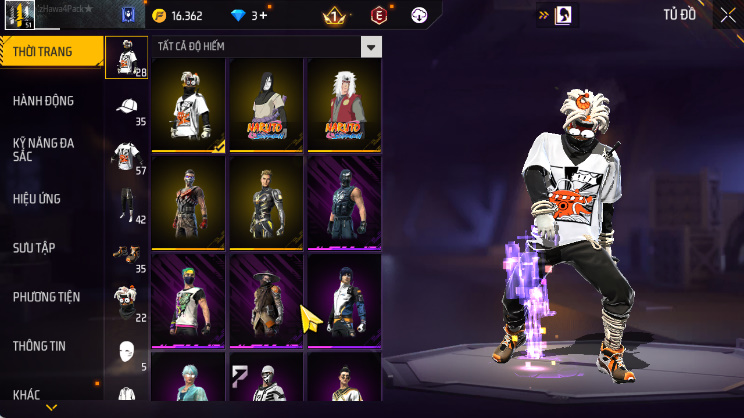Open the SƯU TẬP category

point(33,247)
